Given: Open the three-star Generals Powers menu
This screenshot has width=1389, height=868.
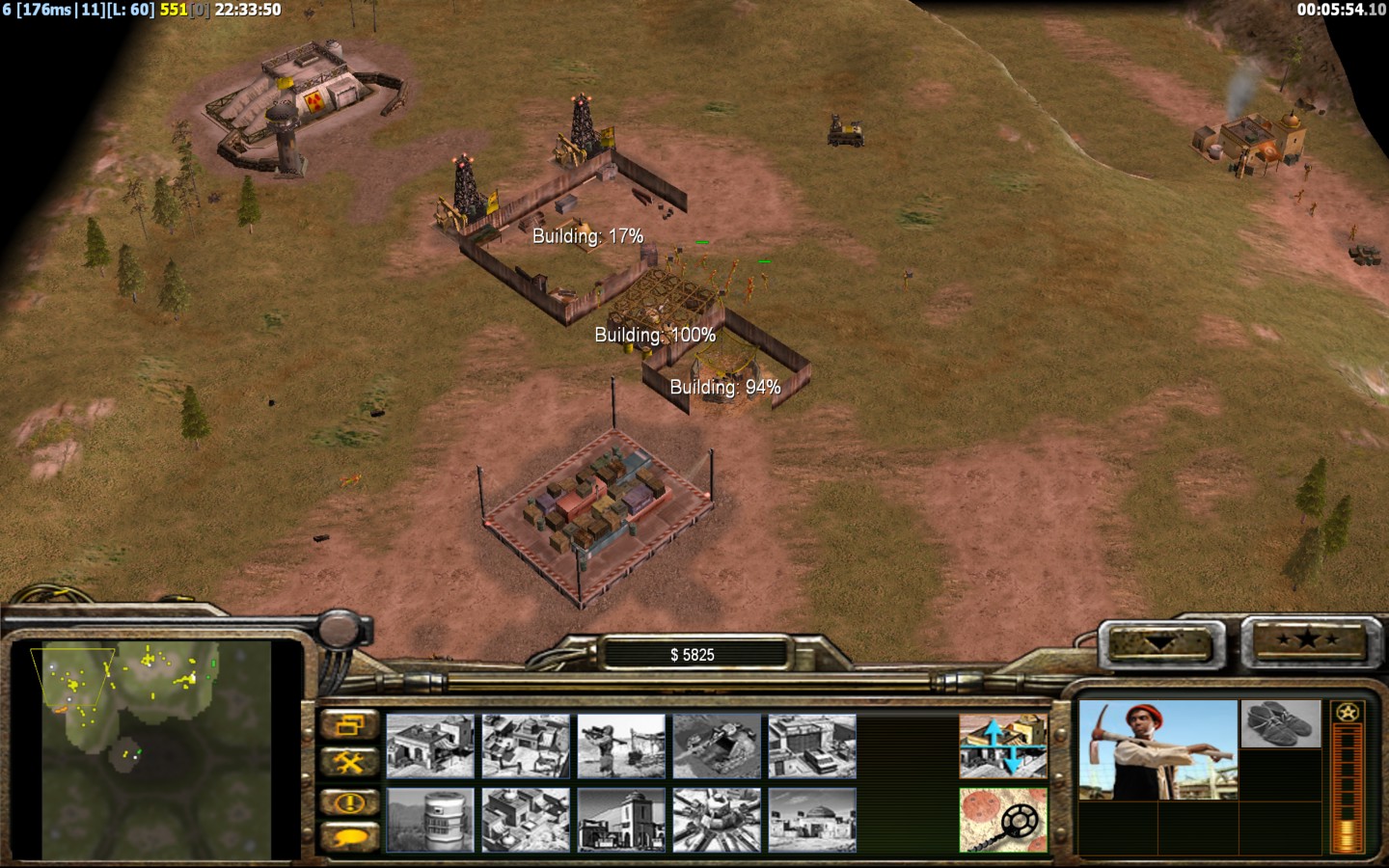Looking at the screenshot, I should click(1306, 639).
